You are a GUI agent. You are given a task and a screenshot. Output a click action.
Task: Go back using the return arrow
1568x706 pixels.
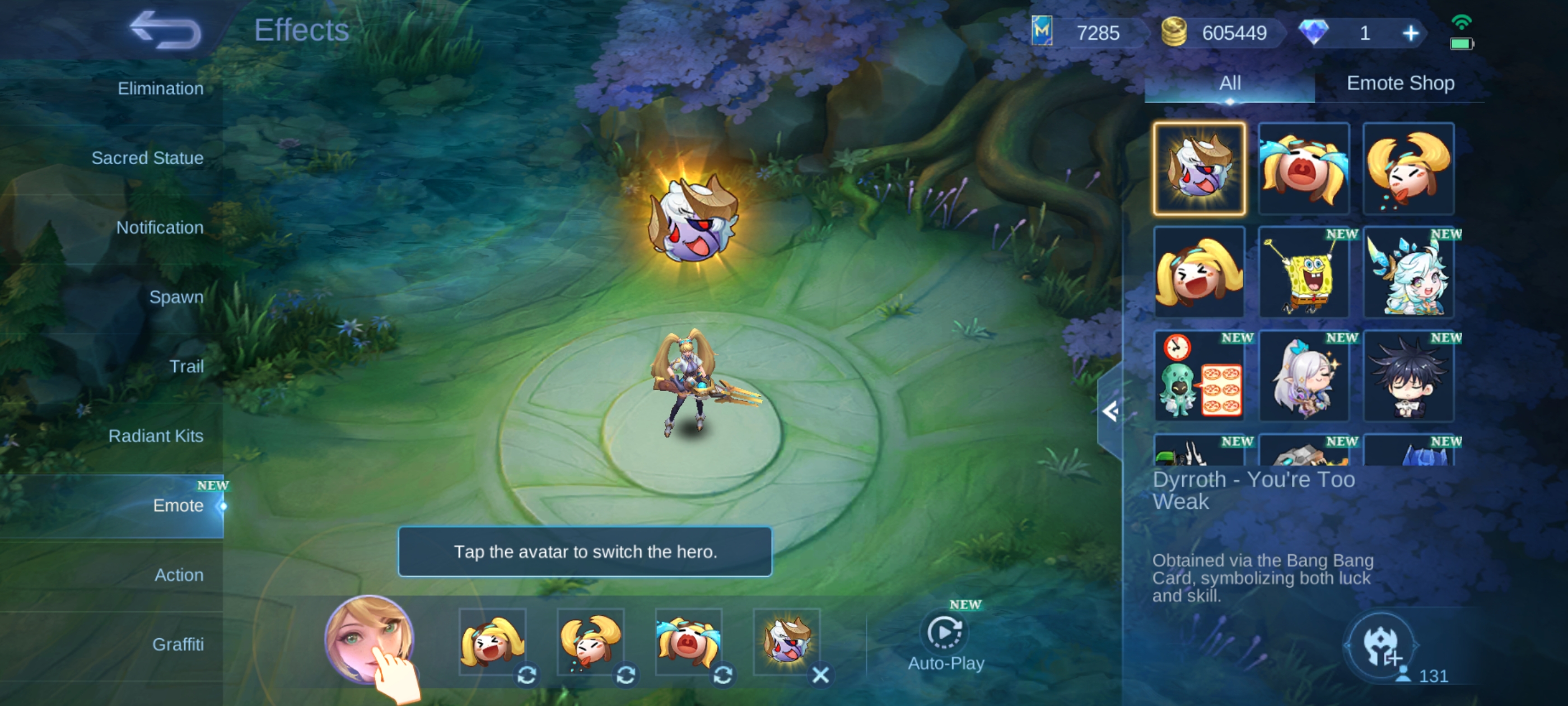click(165, 30)
